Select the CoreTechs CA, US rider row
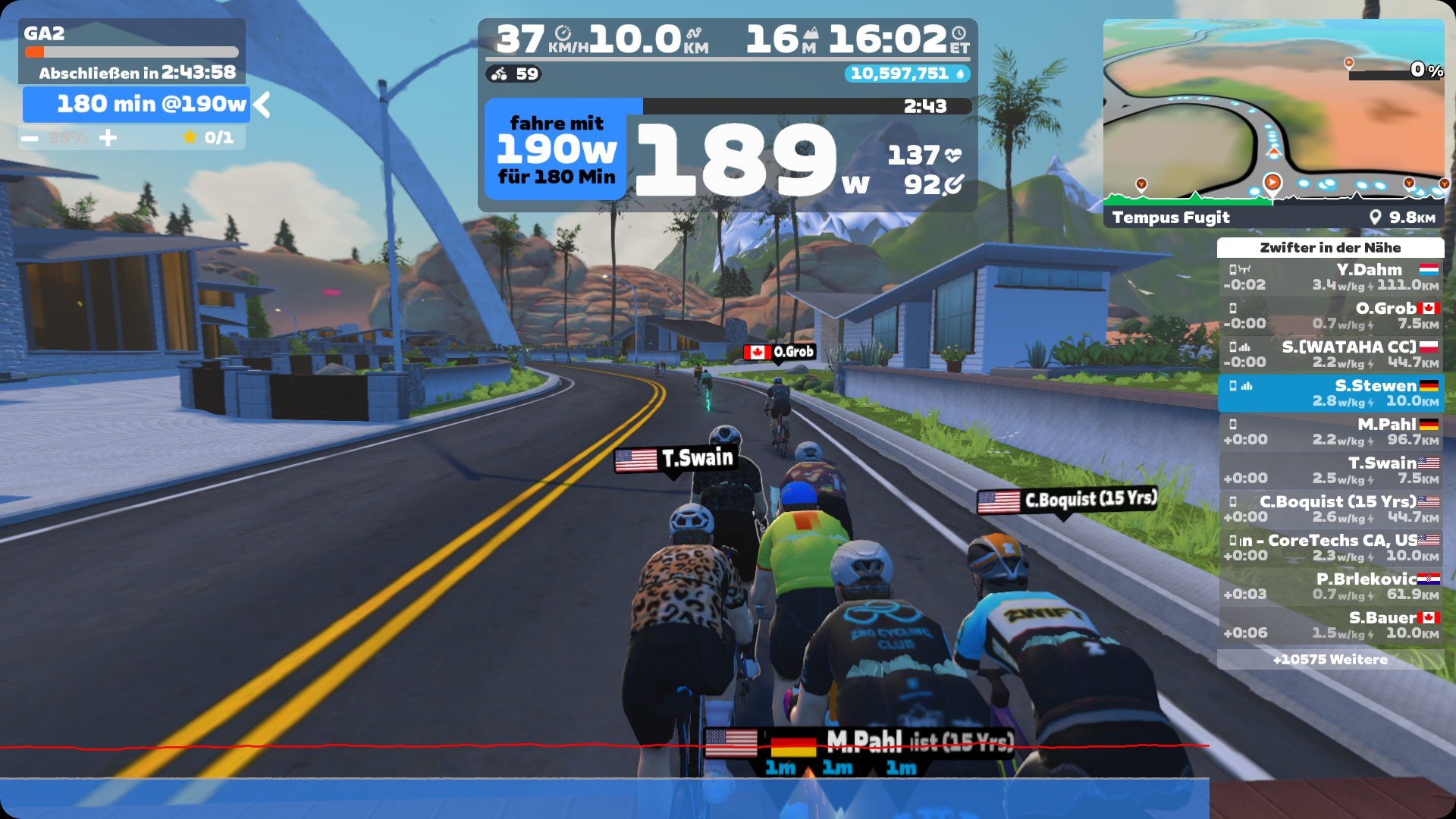Viewport: 1456px width, 819px height. point(1330,548)
